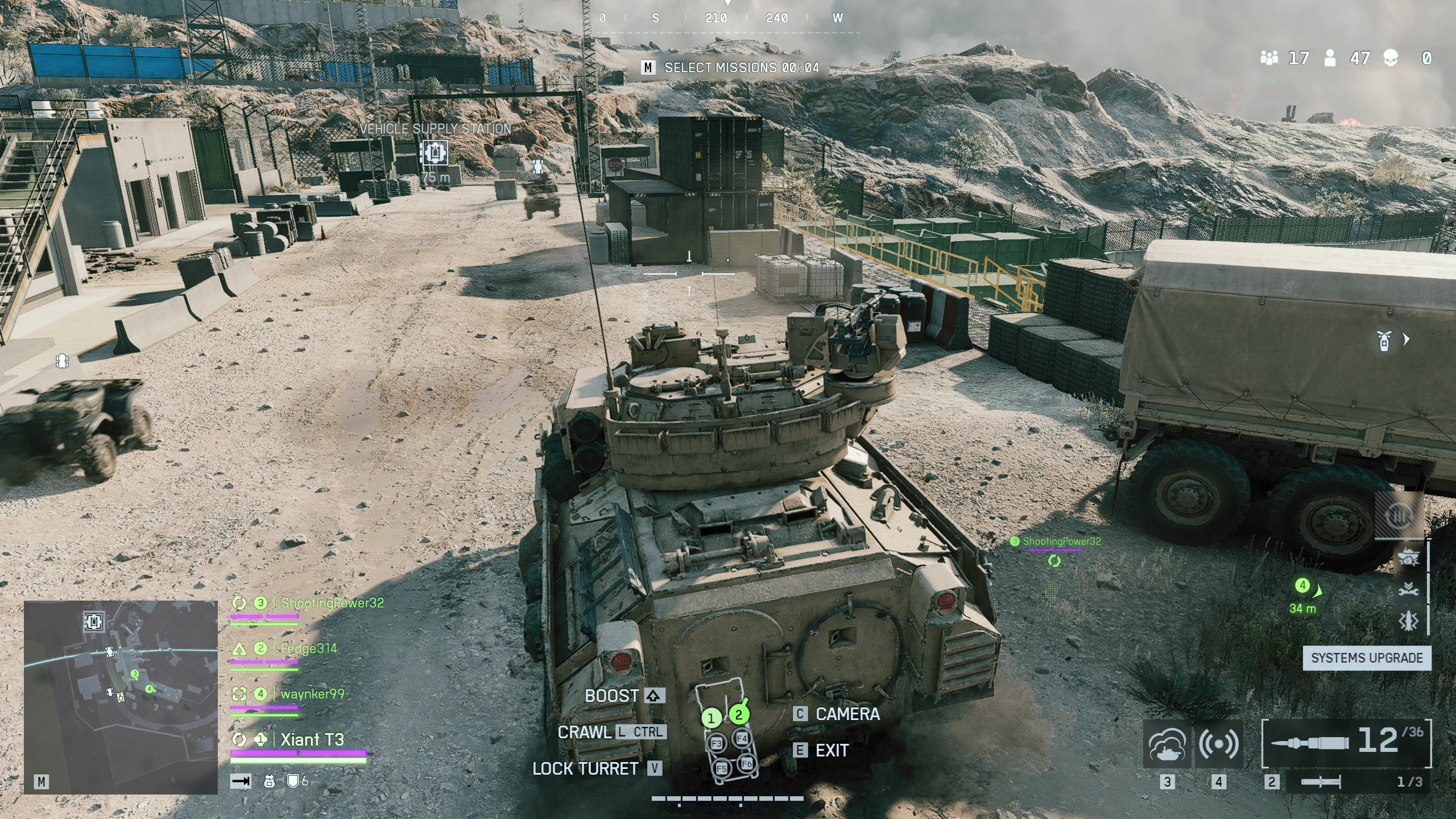Switch to vehicle seat F3
This screenshot has height=819, width=1456.
click(717, 743)
